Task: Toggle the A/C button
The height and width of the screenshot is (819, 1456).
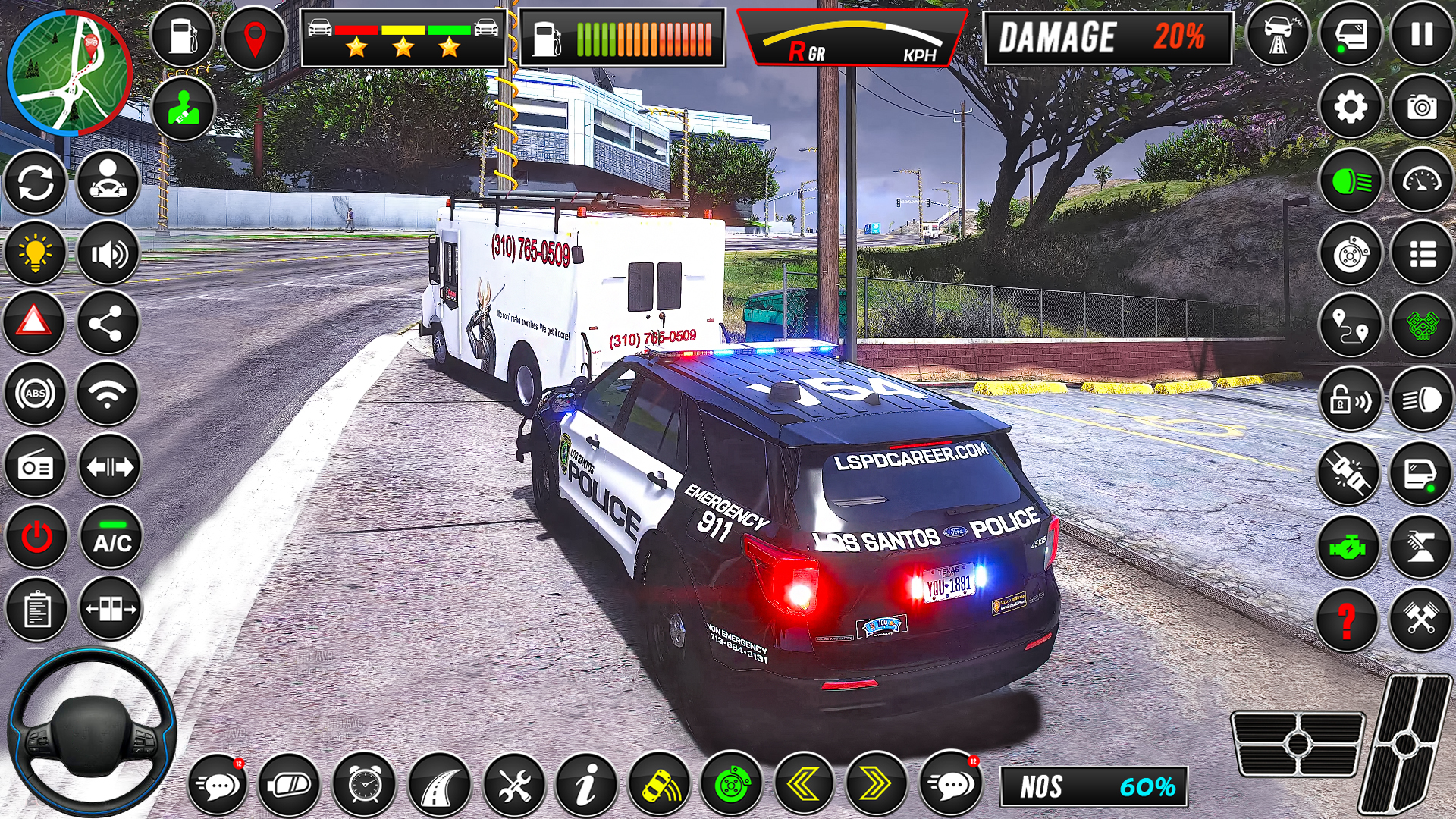Action: [111, 538]
